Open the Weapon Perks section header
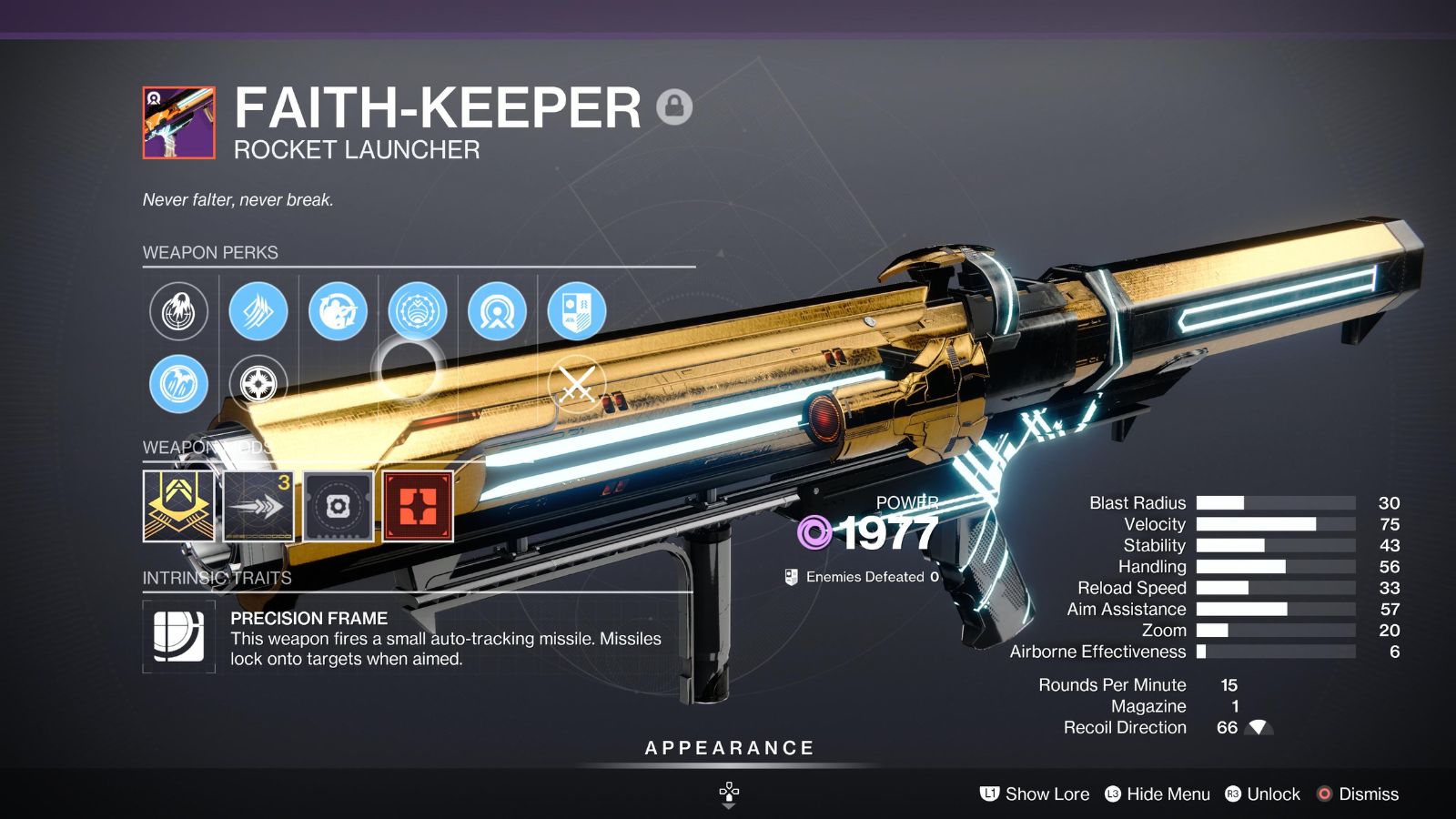Image resolution: width=1456 pixels, height=819 pixels. [210, 253]
